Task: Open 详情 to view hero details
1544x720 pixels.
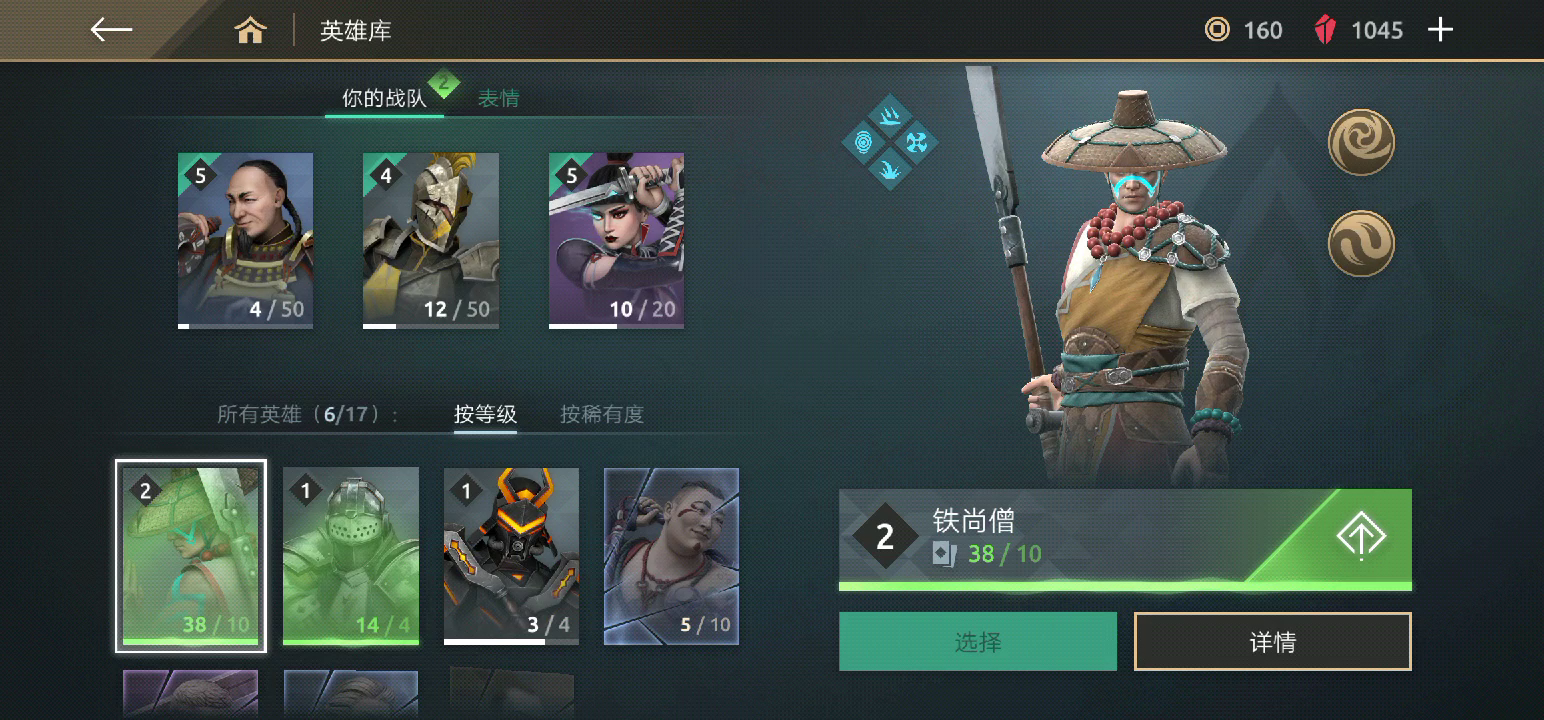Action: pyautogui.click(x=1272, y=641)
